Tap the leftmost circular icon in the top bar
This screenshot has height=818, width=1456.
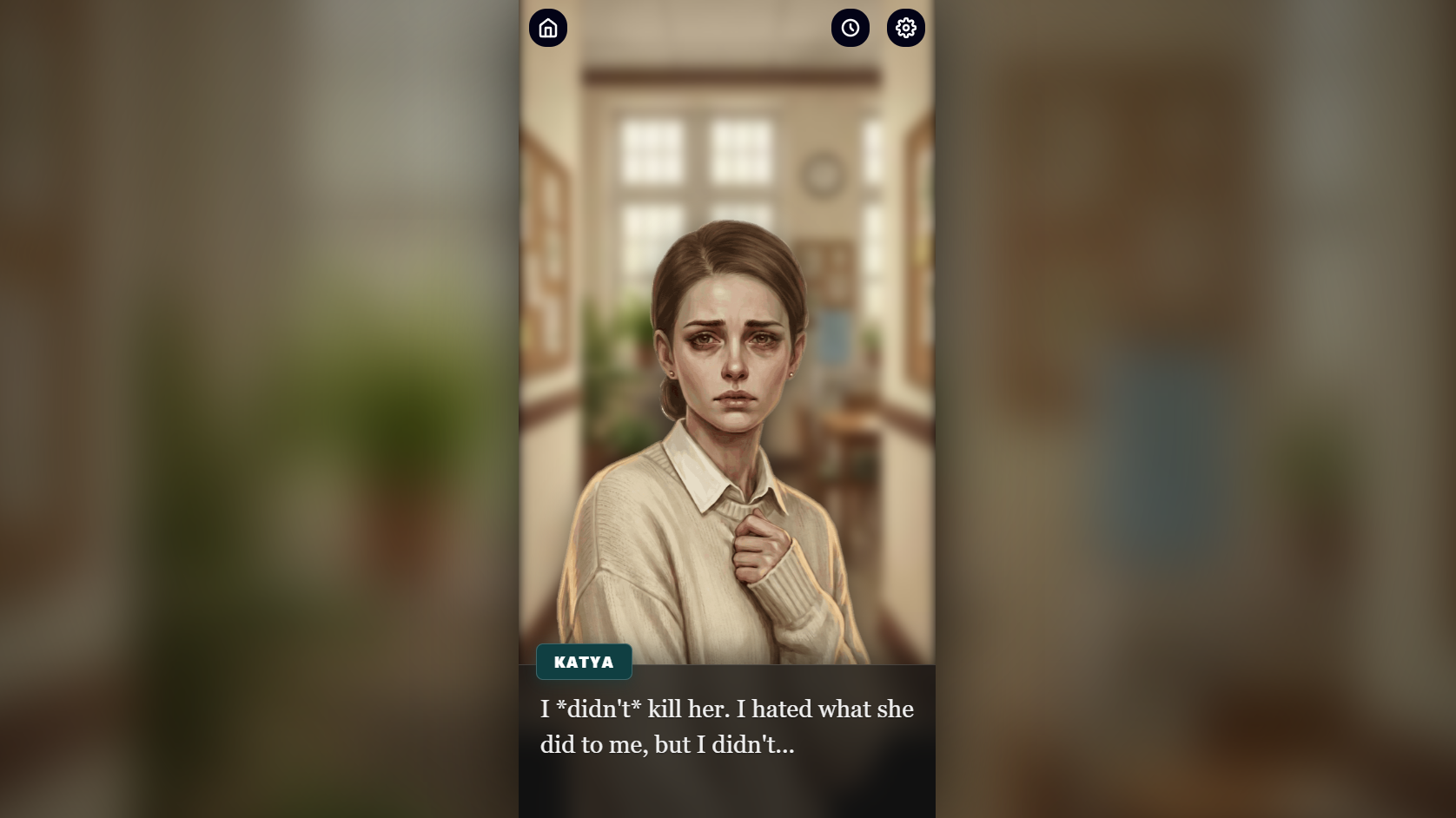(548, 27)
